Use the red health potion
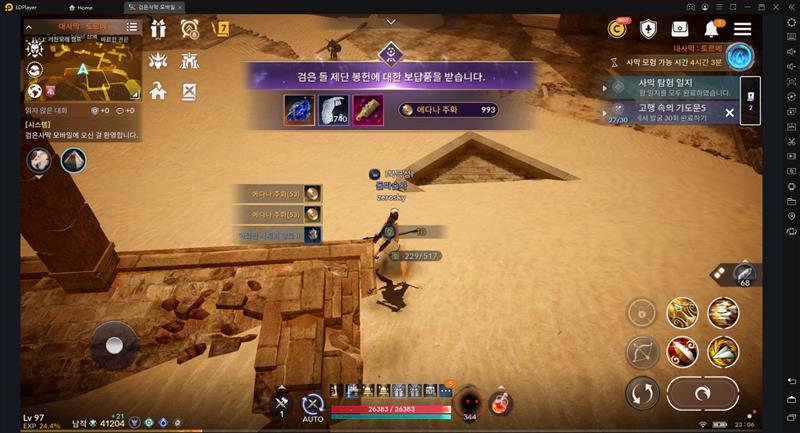 point(501,403)
